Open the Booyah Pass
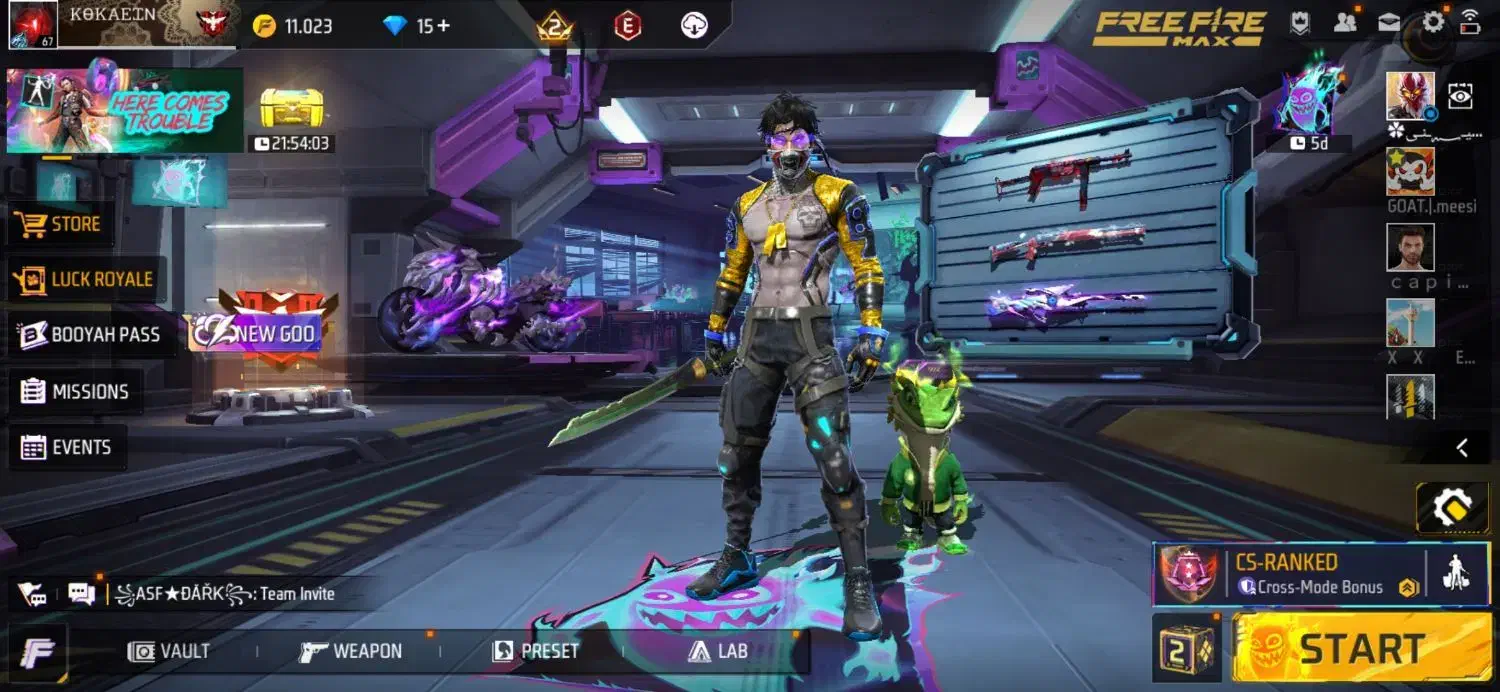The image size is (1500, 692). point(90,335)
